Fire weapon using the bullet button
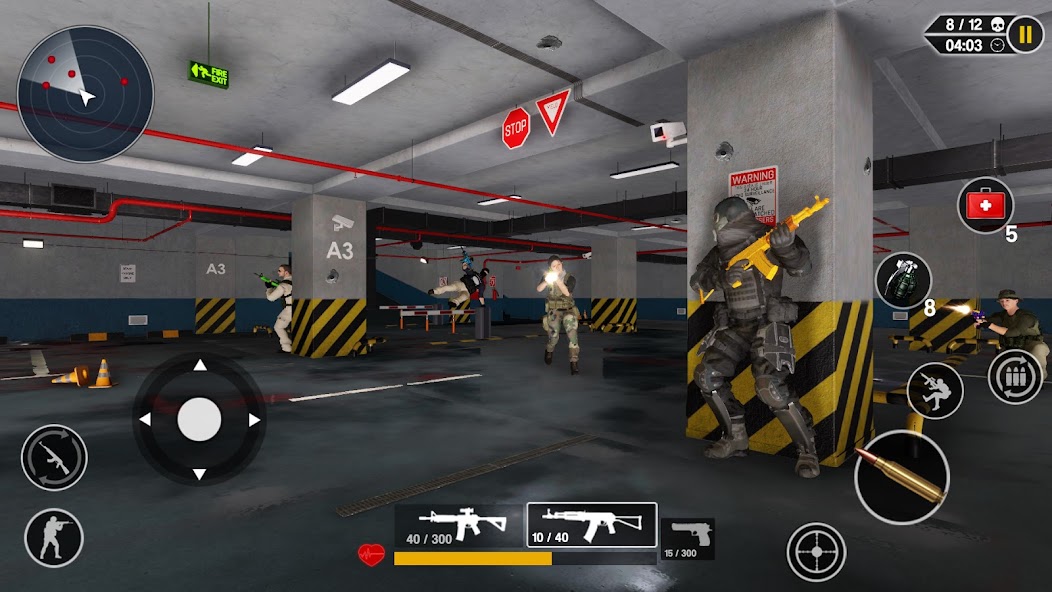The image size is (1052, 592). pyautogui.click(x=901, y=476)
